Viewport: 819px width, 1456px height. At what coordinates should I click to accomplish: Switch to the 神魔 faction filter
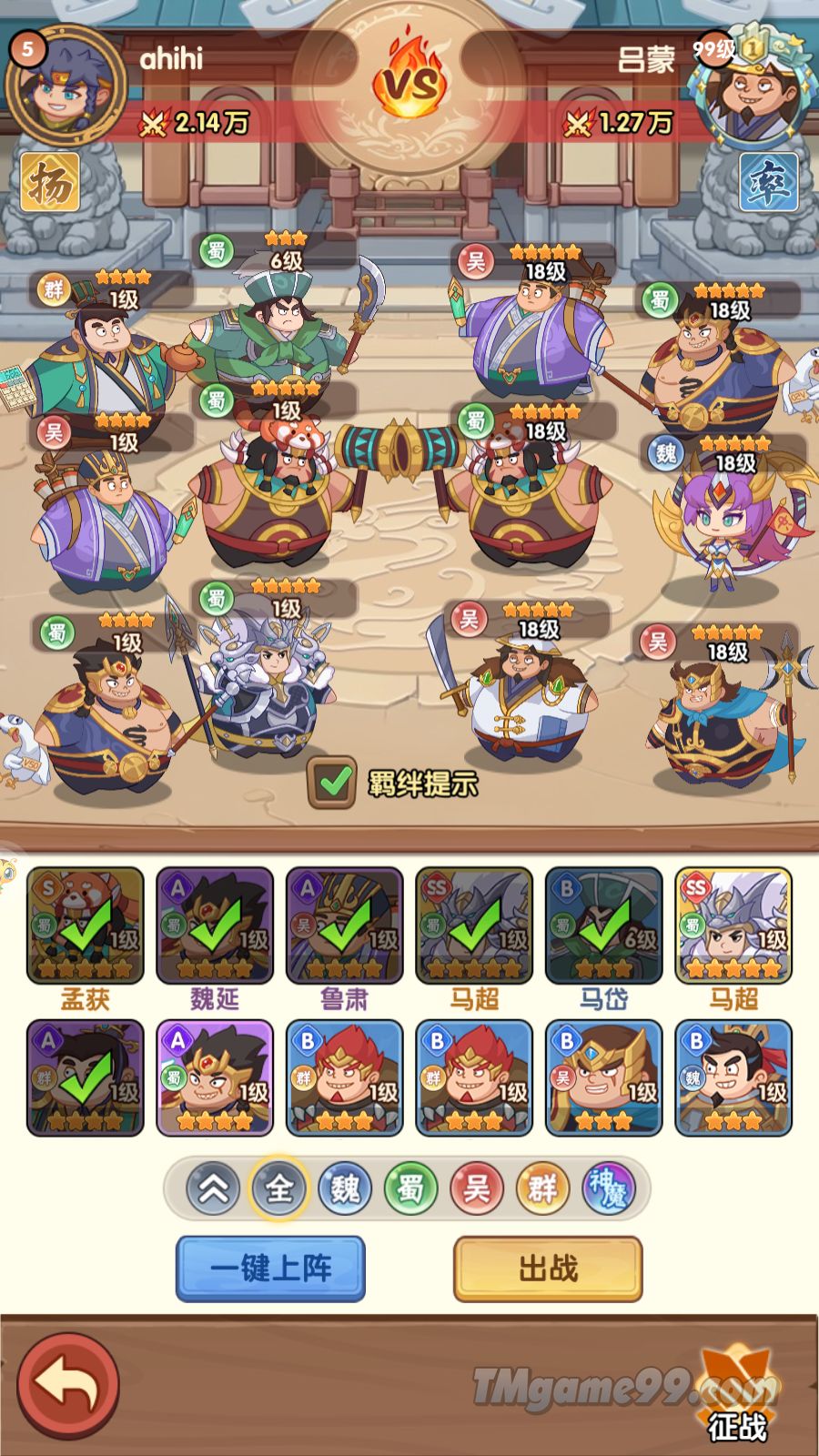pos(608,1188)
